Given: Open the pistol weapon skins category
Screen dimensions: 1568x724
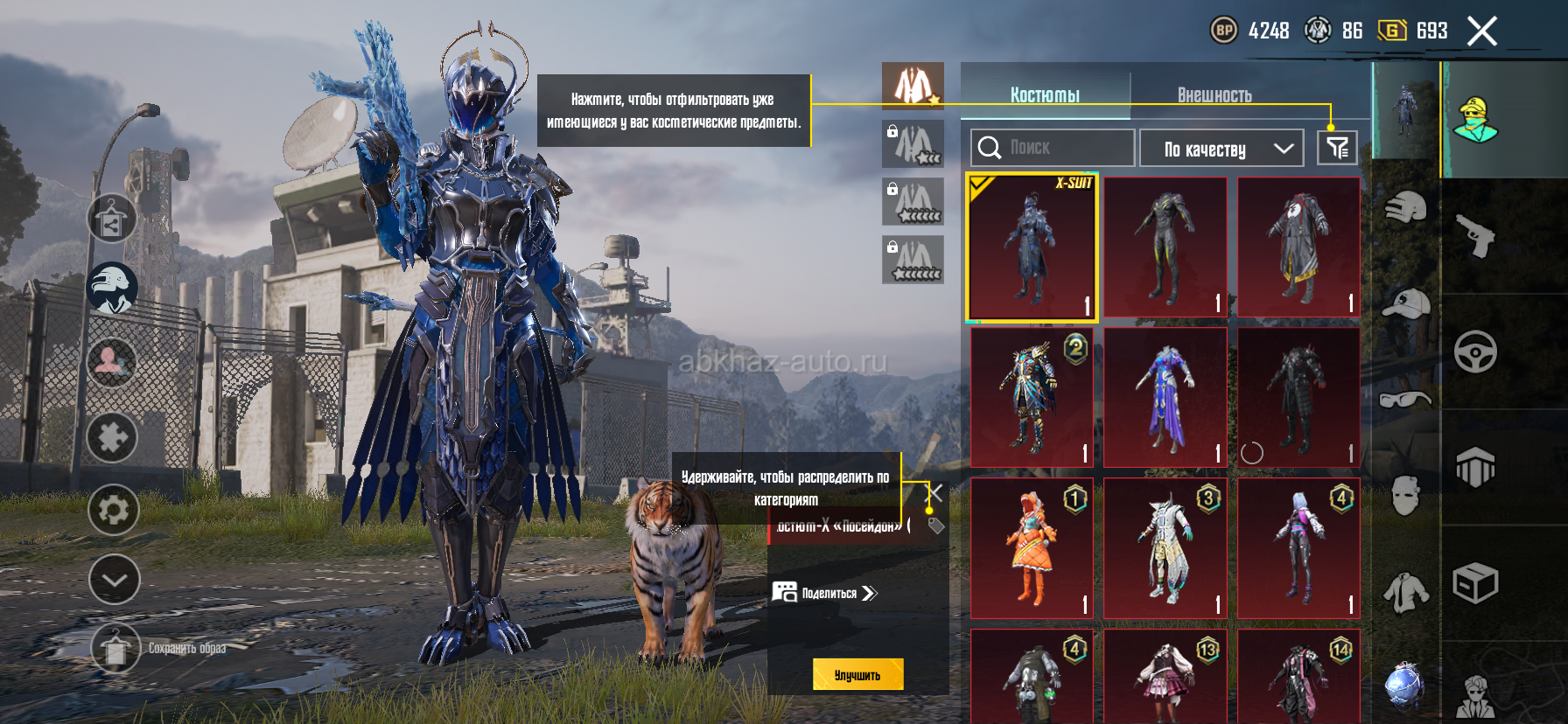Looking at the screenshot, I should pos(1475,235).
